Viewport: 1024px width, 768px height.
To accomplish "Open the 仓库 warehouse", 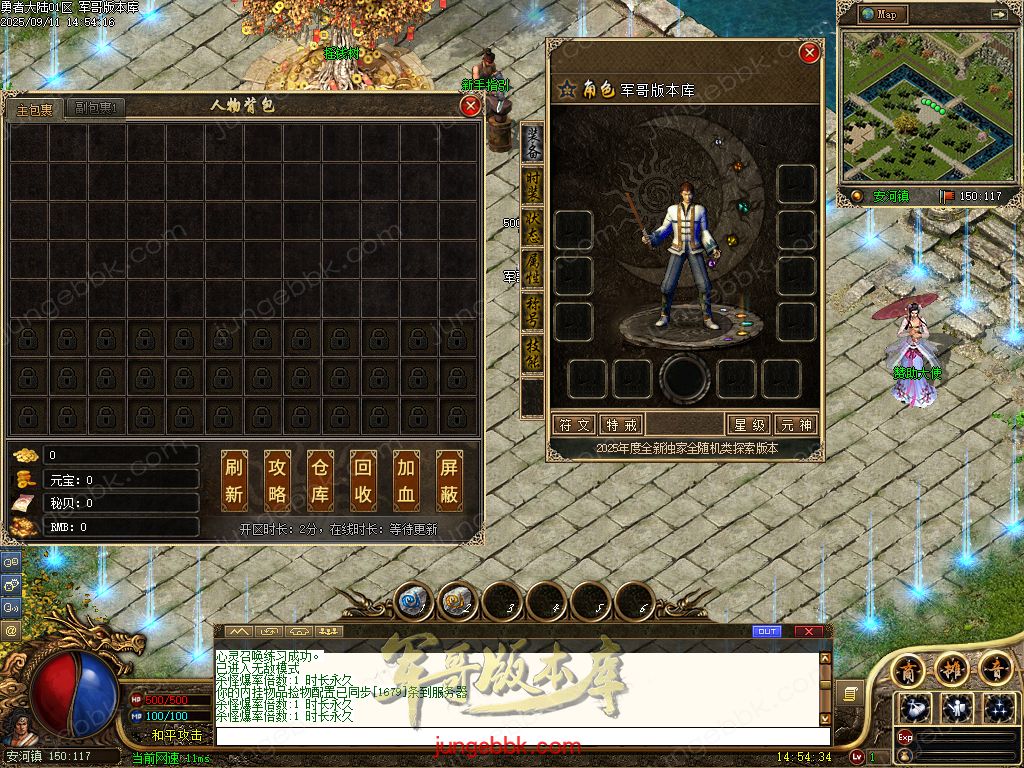I will pyautogui.click(x=320, y=480).
